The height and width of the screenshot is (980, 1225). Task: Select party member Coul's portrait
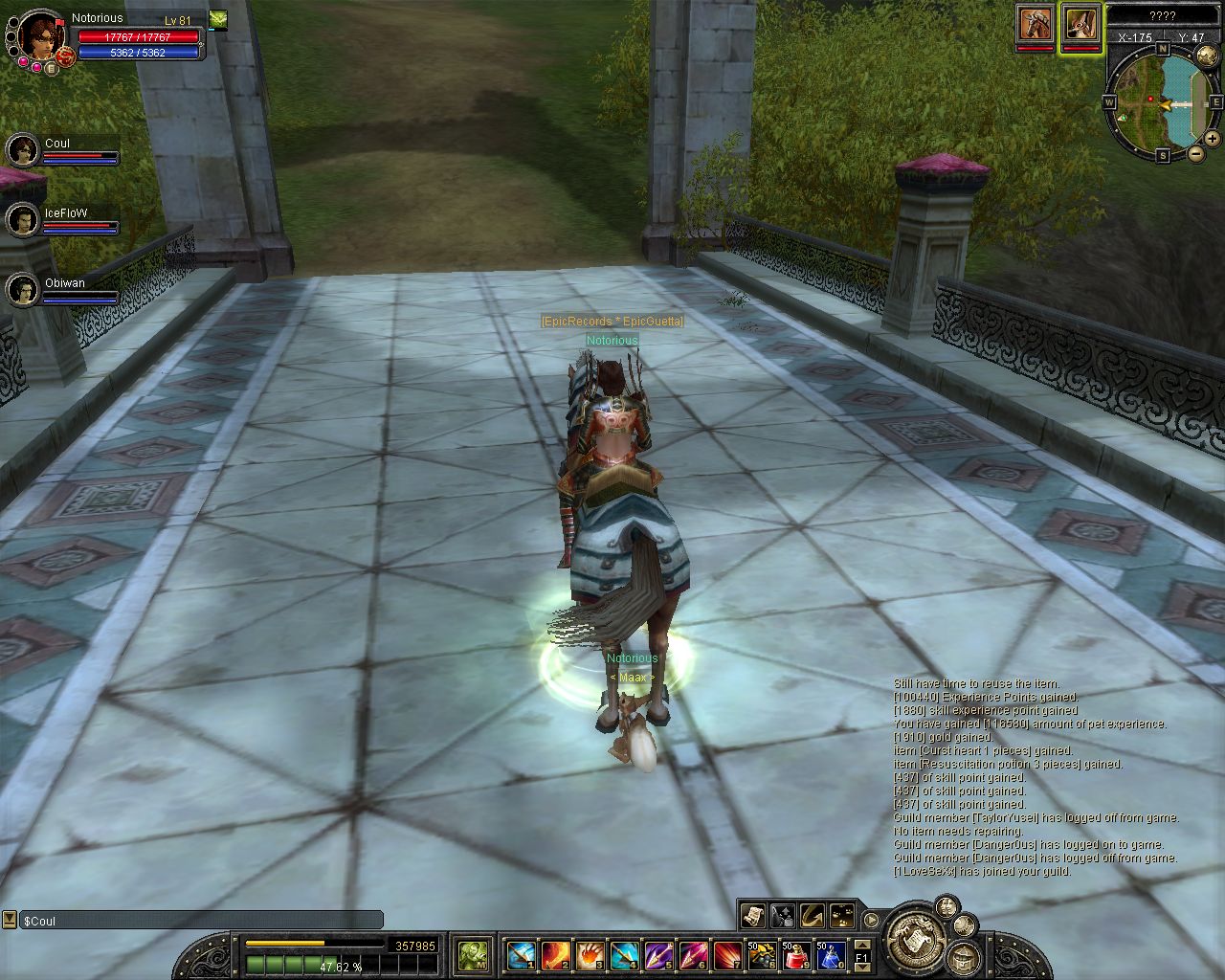pos(22,149)
